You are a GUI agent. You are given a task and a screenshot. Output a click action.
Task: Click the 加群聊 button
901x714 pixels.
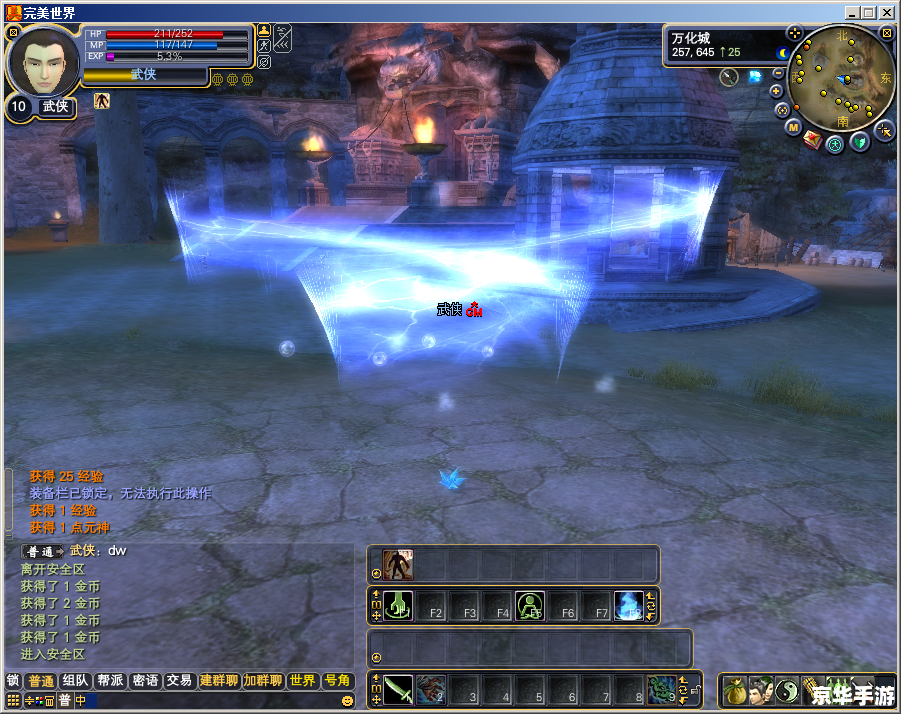coord(263,681)
